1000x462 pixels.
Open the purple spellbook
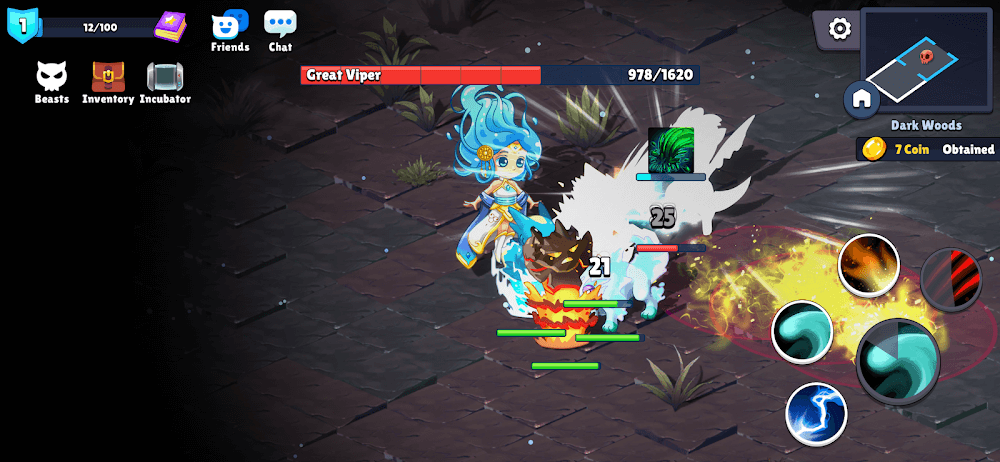pyautogui.click(x=170, y=26)
